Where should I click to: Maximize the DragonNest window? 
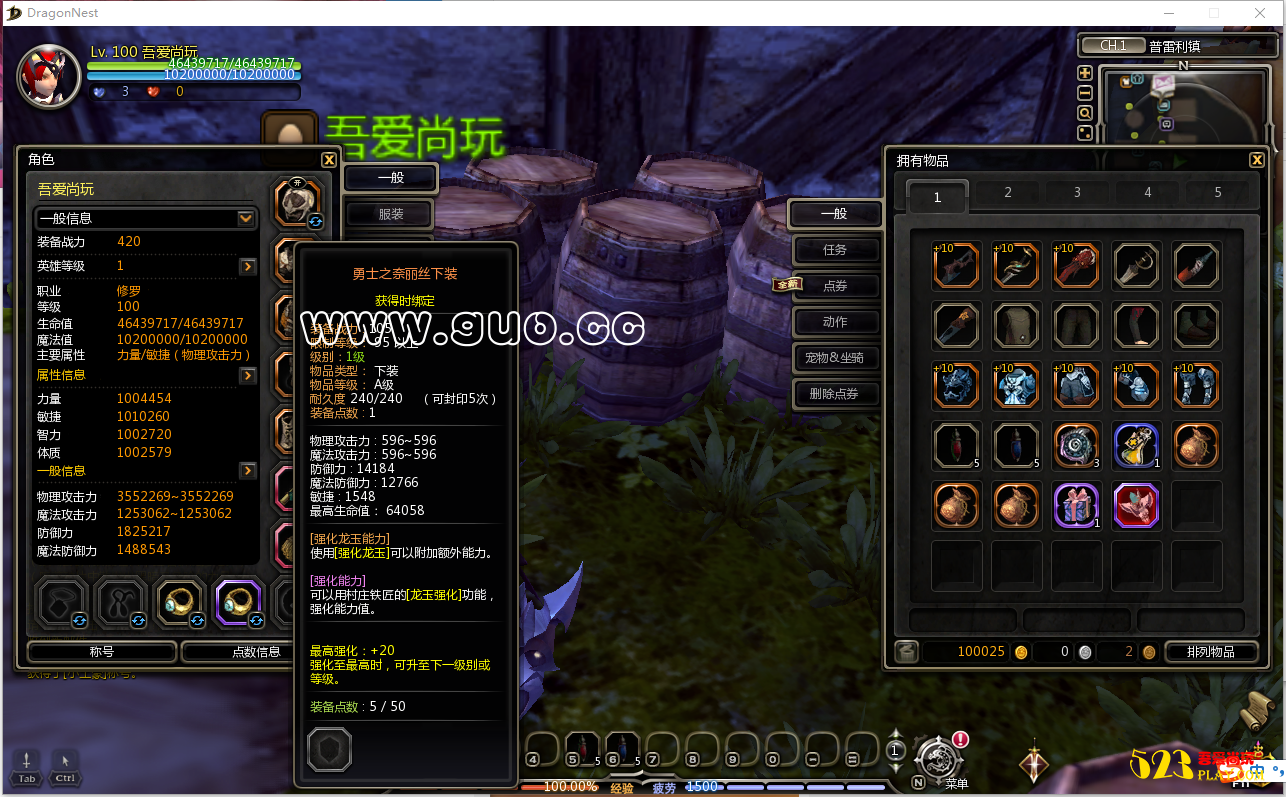(x=1214, y=13)
